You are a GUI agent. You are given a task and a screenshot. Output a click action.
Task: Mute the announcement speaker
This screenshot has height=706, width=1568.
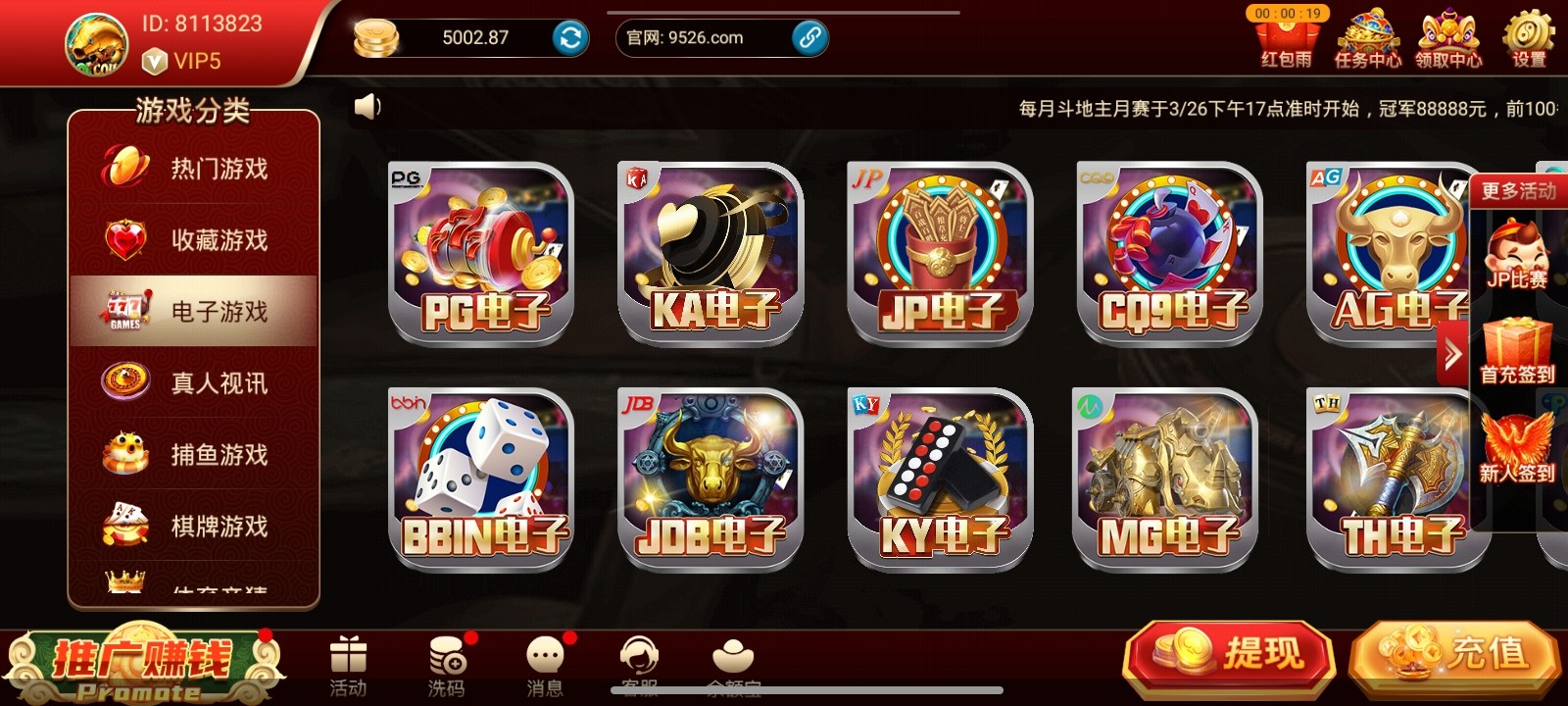(x=368, y=106)
